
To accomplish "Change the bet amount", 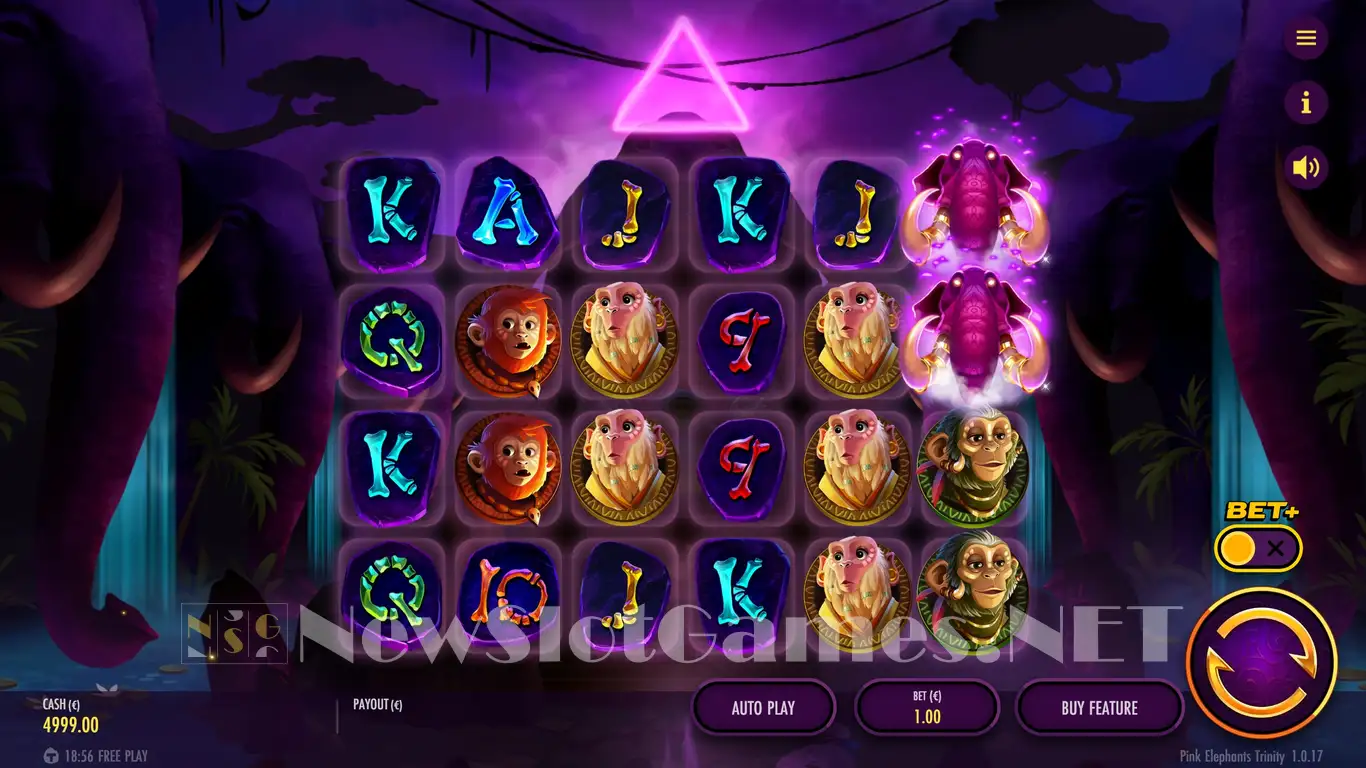I will [927, 708].
